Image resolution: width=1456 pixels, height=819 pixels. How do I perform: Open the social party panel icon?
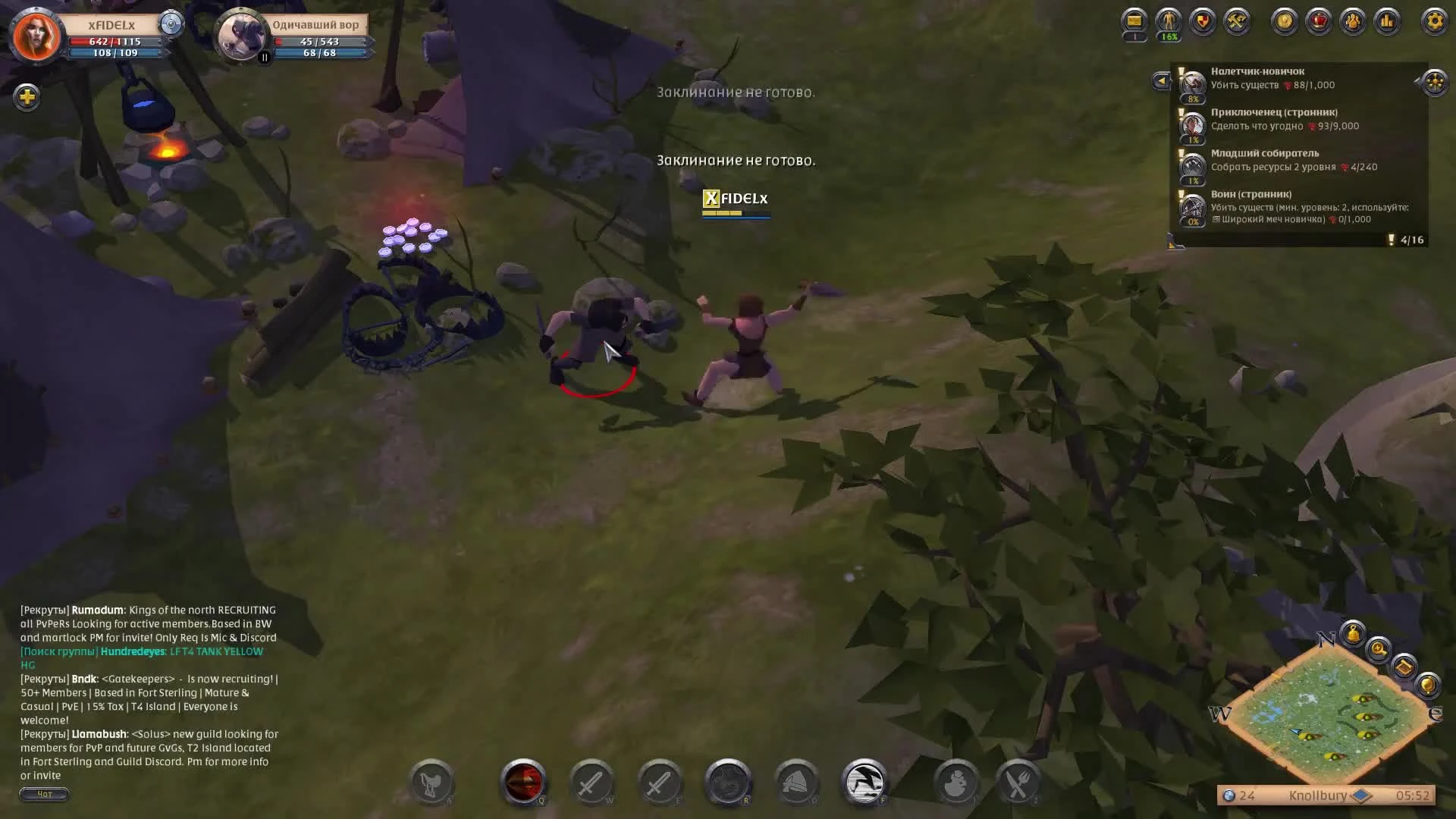click(x=1354, y=21)
